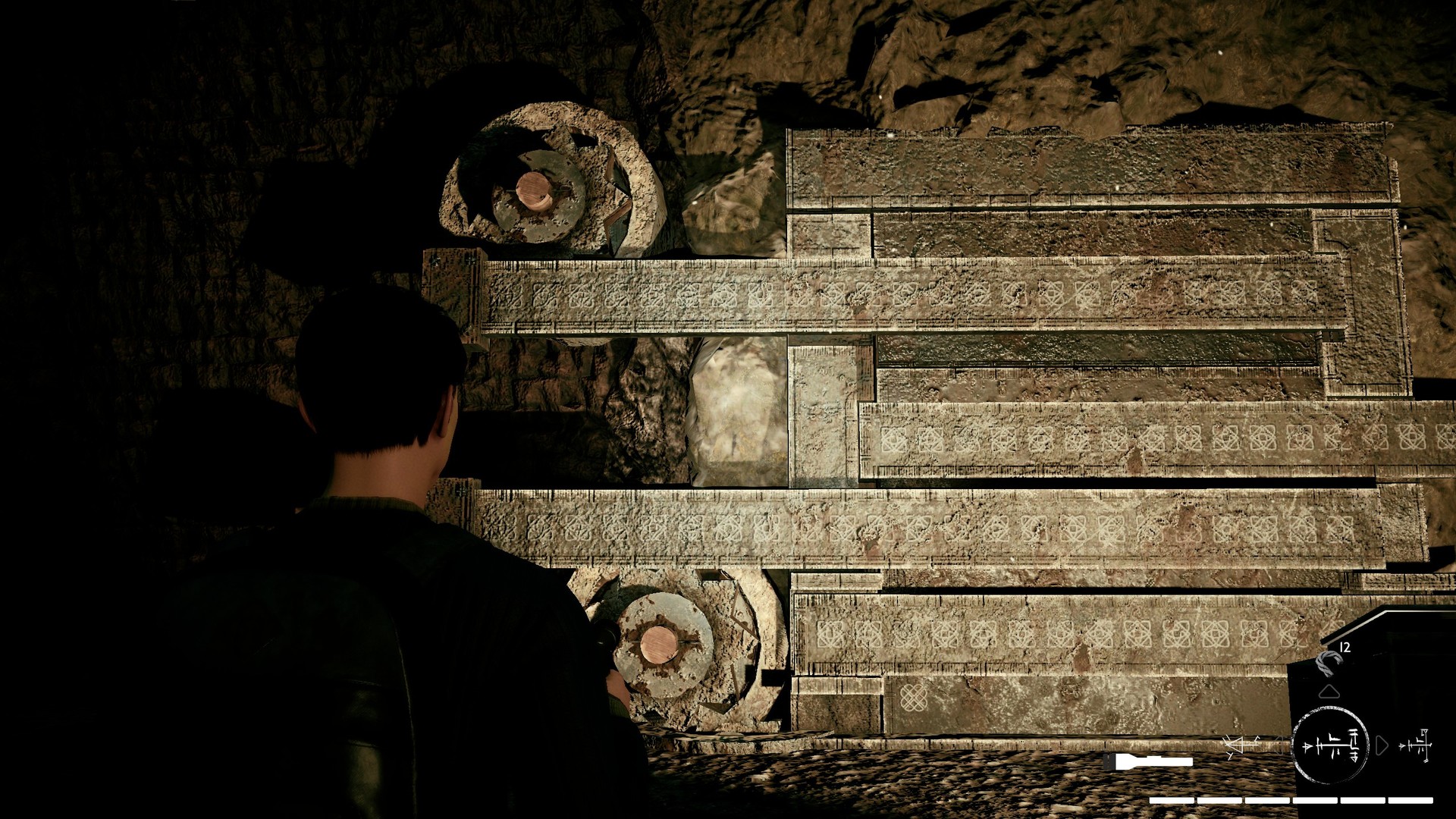This screenshot has height=819, width=1456.
Task: Click the up arrow above the glyph circle
Action: [1329, 691]
